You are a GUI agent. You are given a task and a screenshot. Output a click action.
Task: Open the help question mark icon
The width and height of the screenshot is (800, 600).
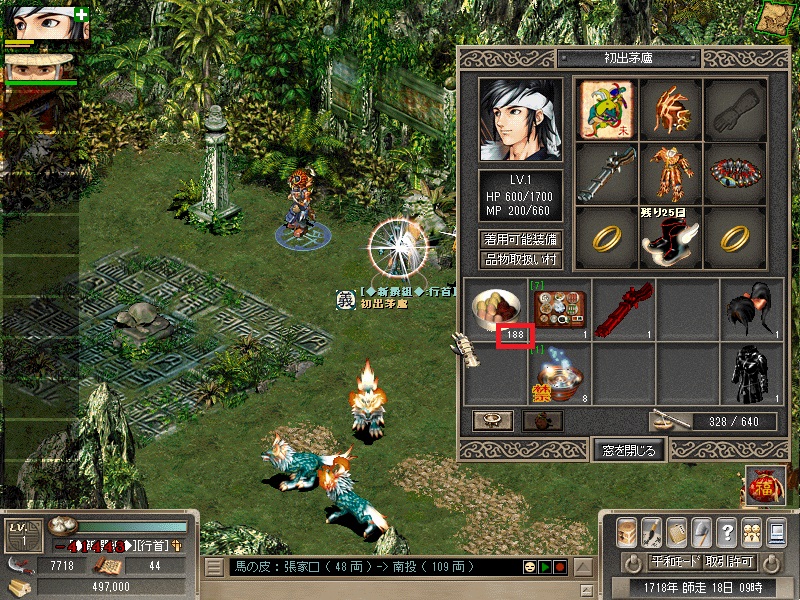727,531
